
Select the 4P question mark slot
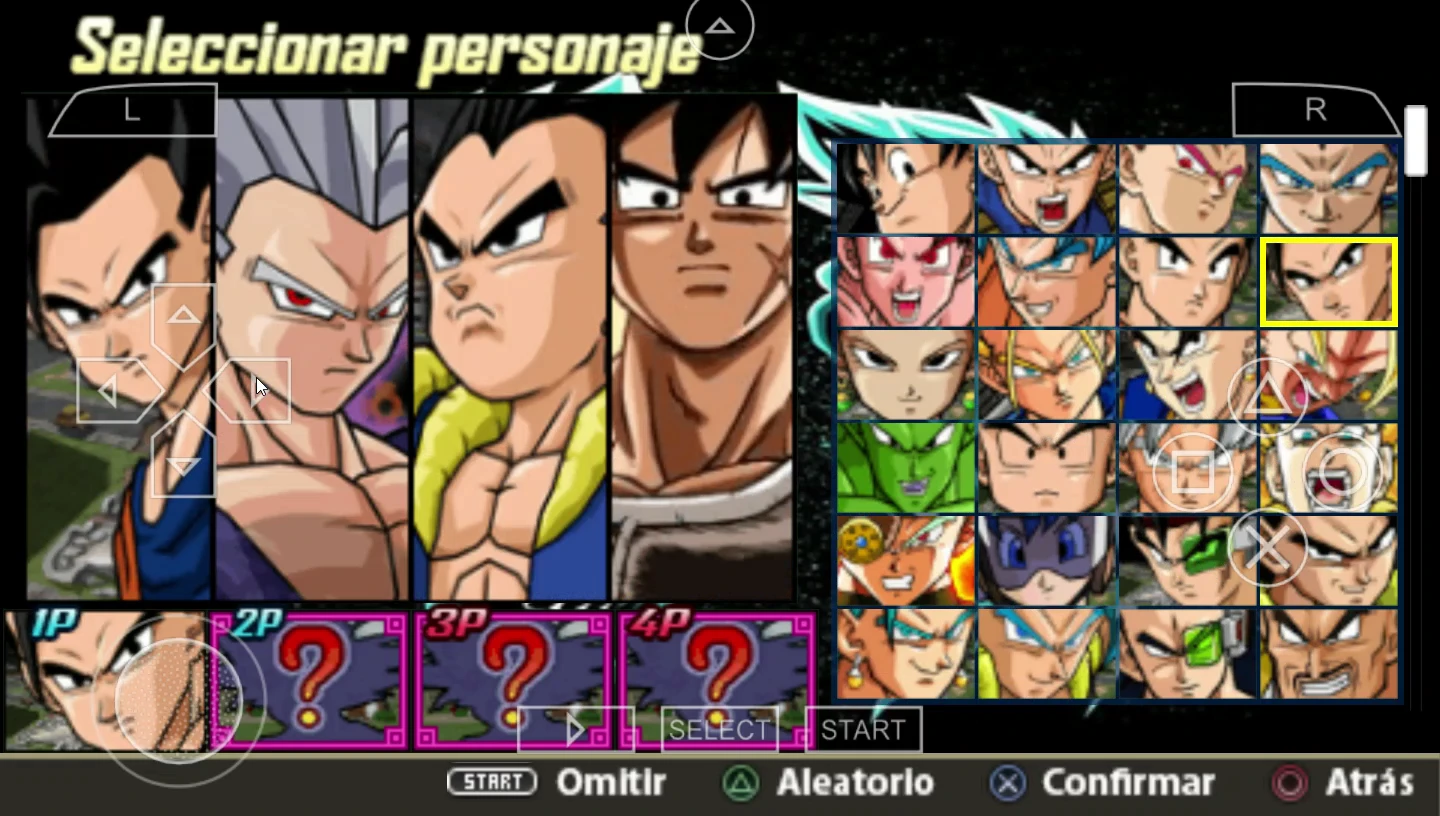point(716,680)
